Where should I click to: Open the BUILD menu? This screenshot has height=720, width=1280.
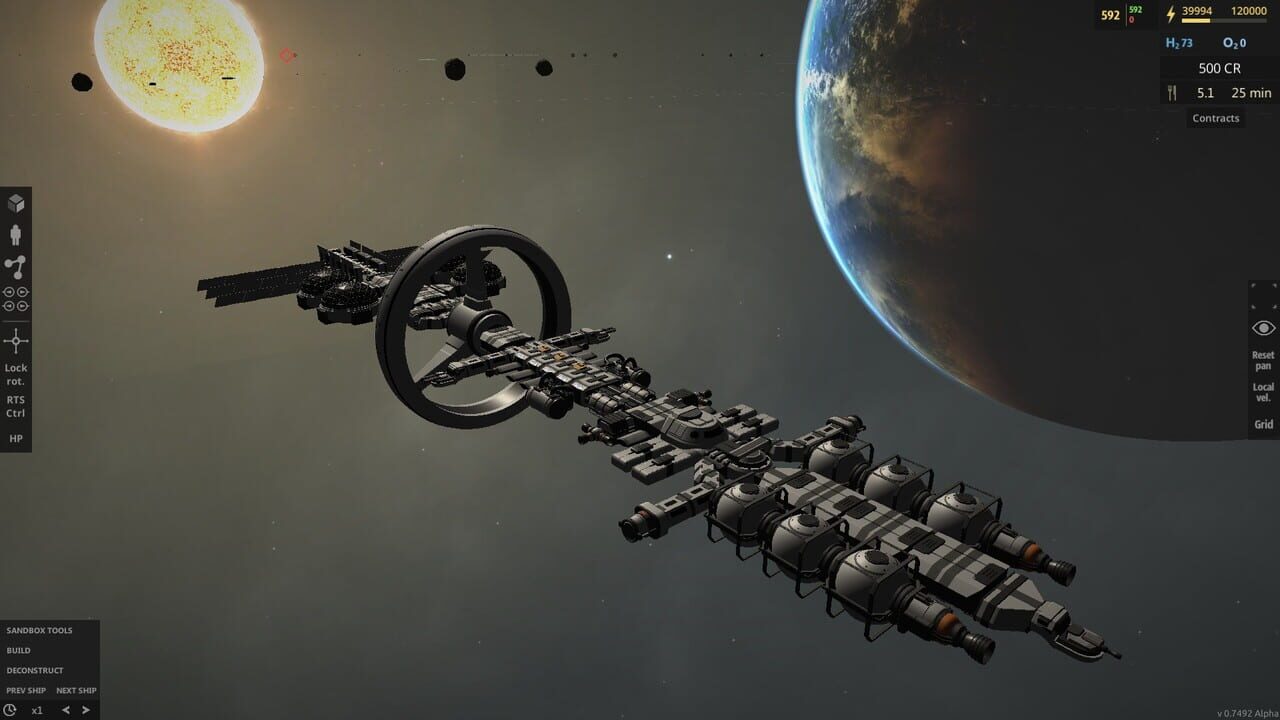pyautogui.click(x=19, y=650)
